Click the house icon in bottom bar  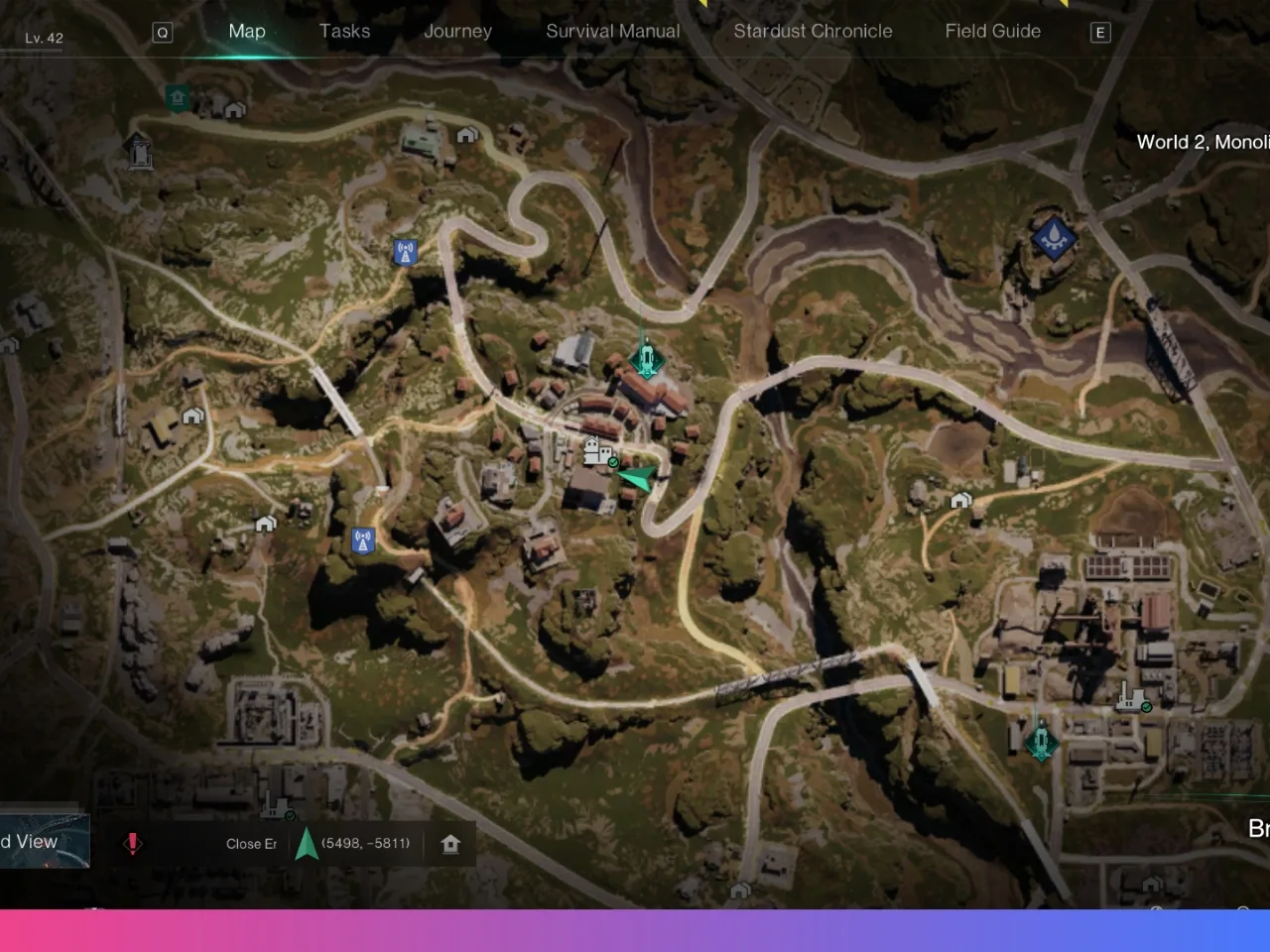coord(450,844)
